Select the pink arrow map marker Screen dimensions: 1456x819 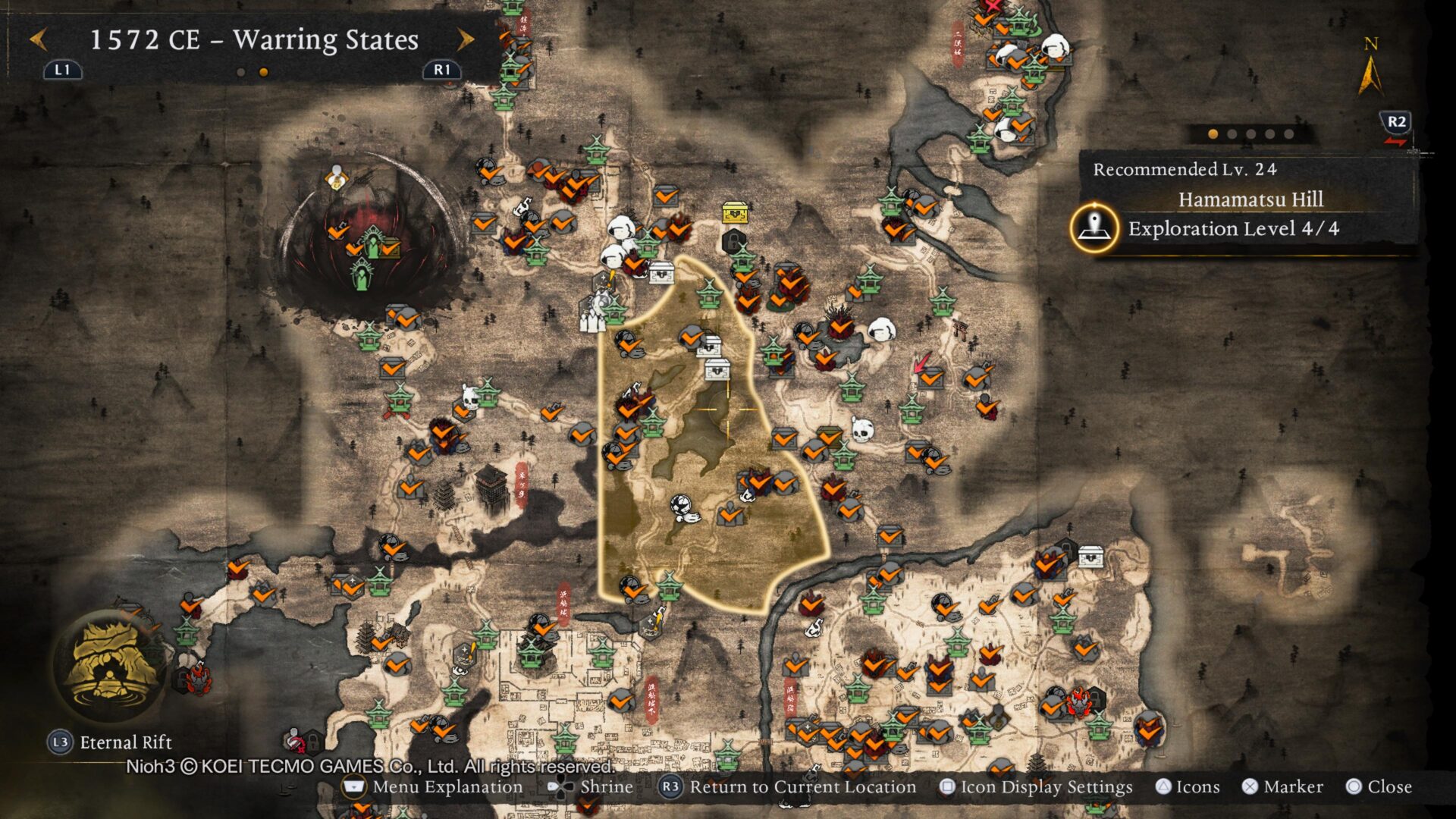click(x=922, y=362)
